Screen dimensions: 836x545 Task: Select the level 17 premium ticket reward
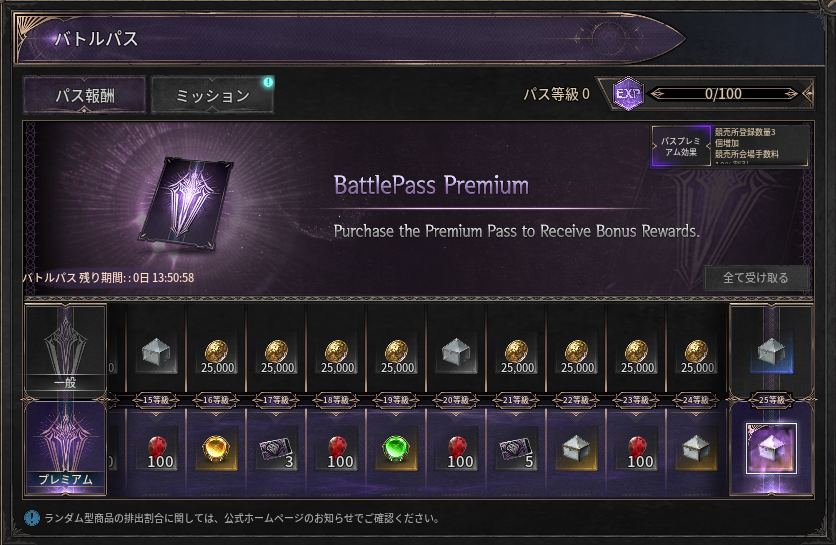(x=277, y=448)
